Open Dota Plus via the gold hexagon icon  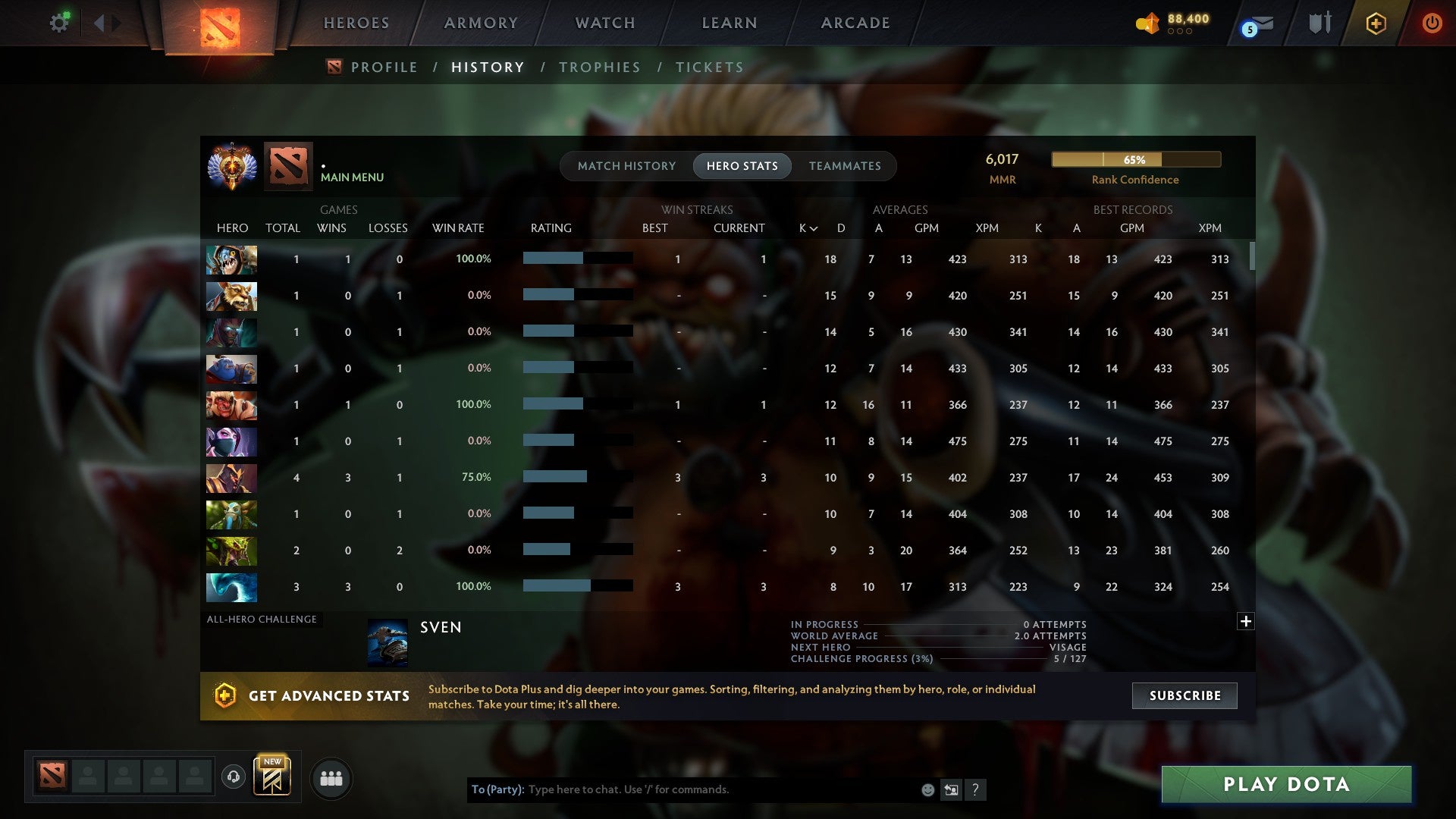(1376, 23)
